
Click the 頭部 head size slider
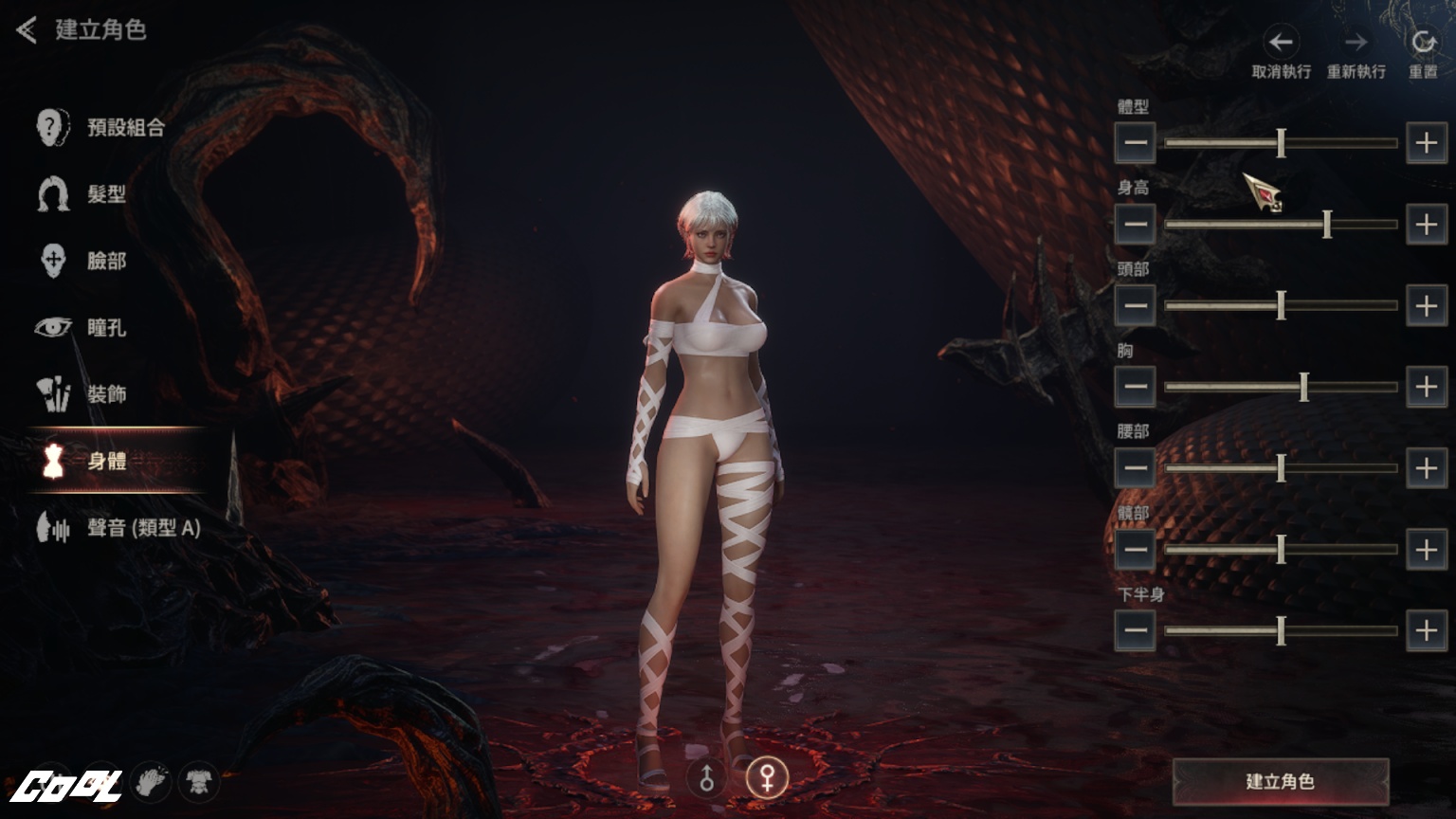pyautogui.click(x=1281, y=305)
